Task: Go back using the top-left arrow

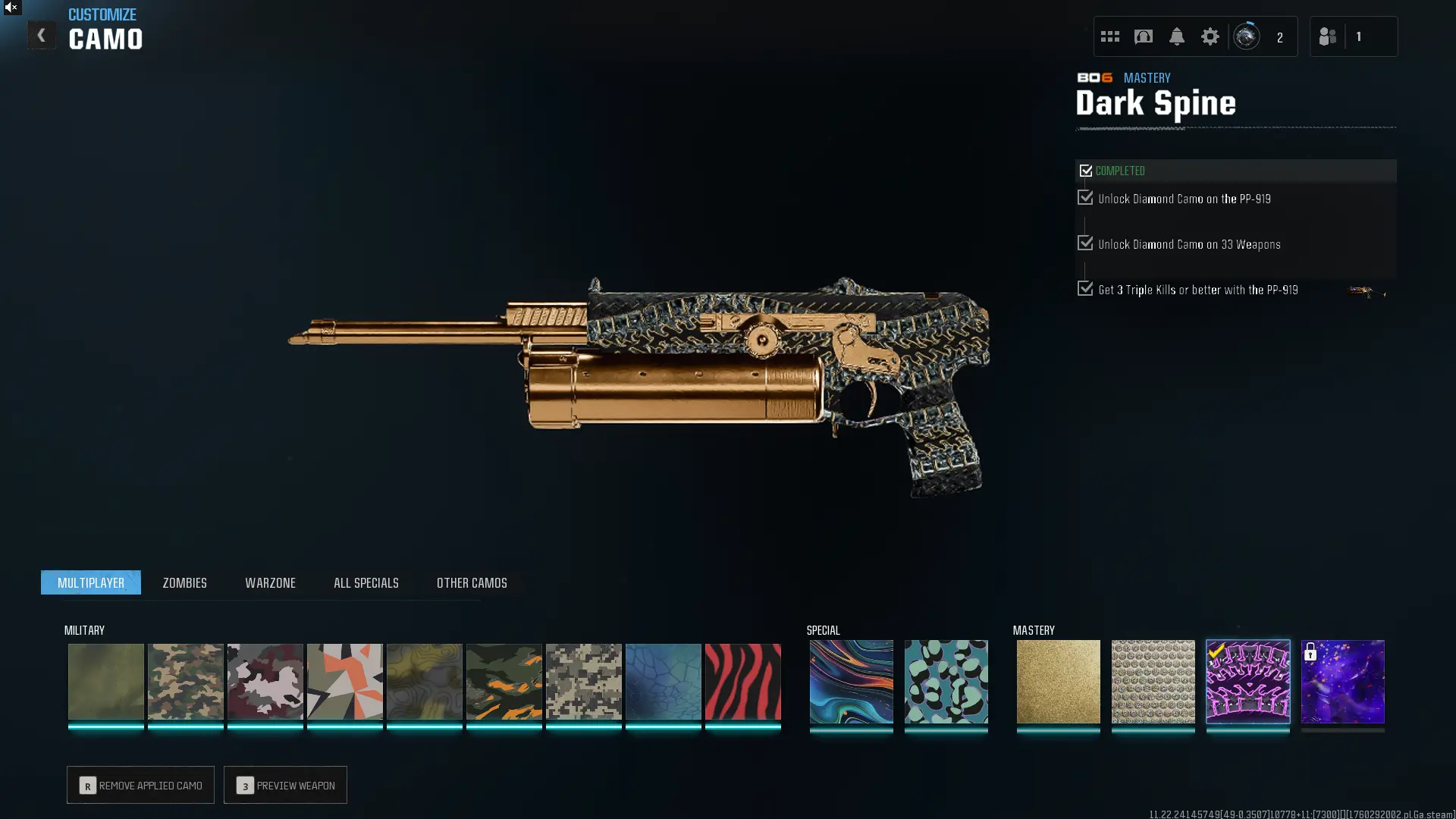Action: [41, 35]
